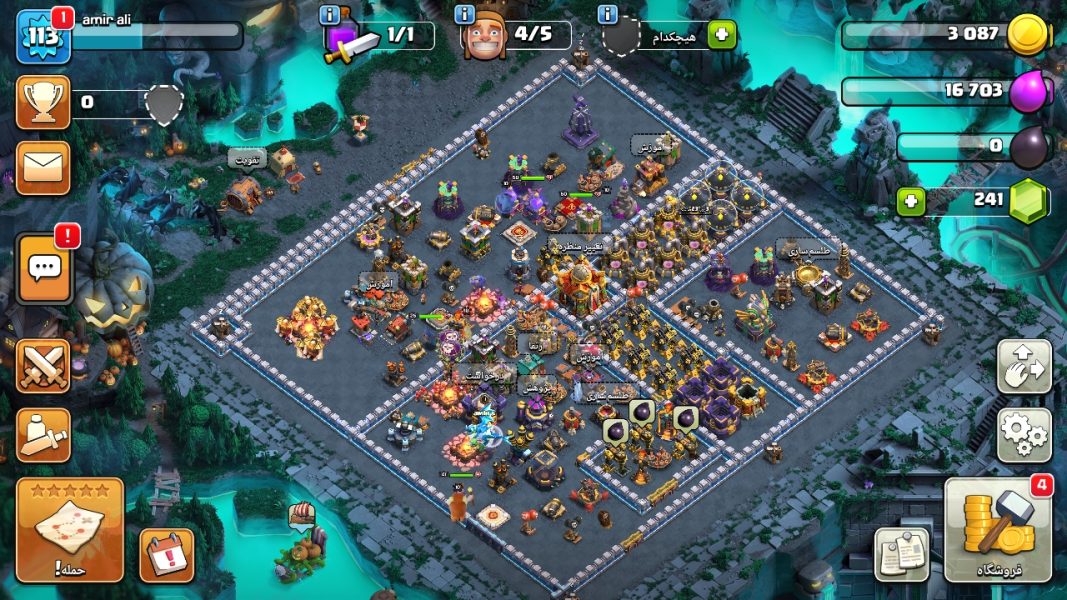Open the clipboard notes button
Screen dimensions: 1067x600
tap(901, 554)
